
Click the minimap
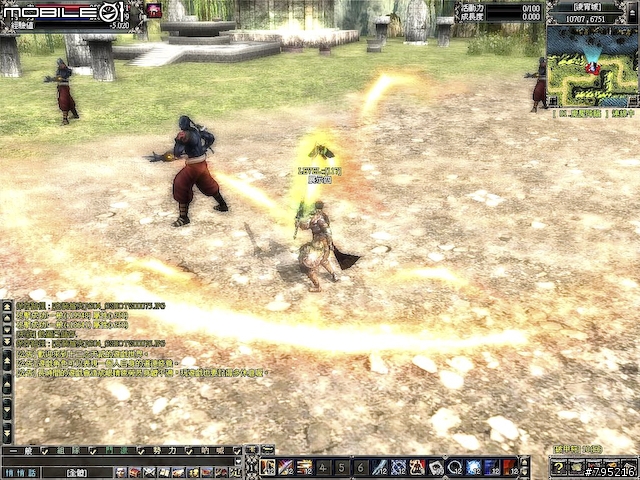click(x=592, y=65)
